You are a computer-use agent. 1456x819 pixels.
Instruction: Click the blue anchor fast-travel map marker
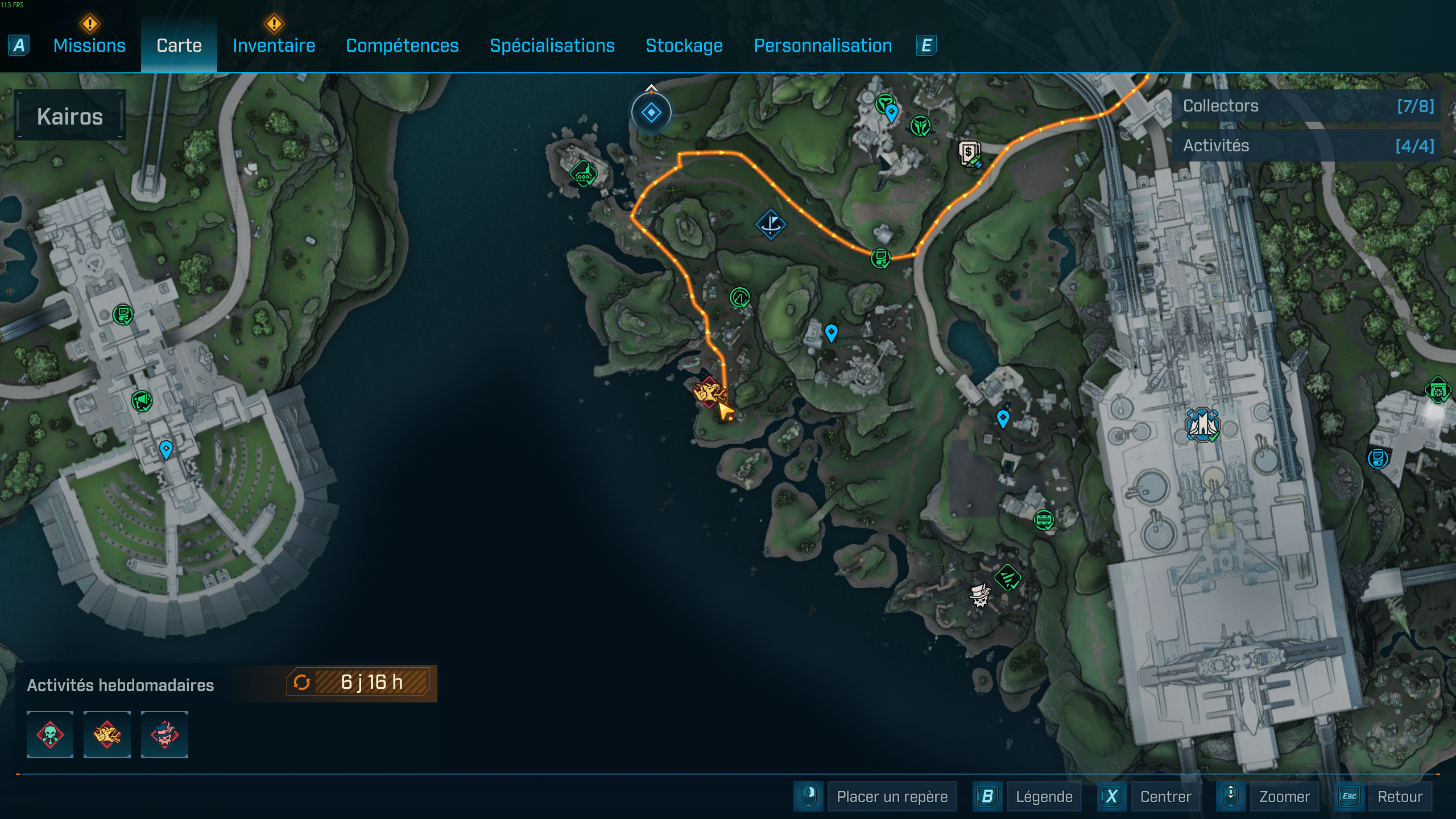tap(771, 224)
